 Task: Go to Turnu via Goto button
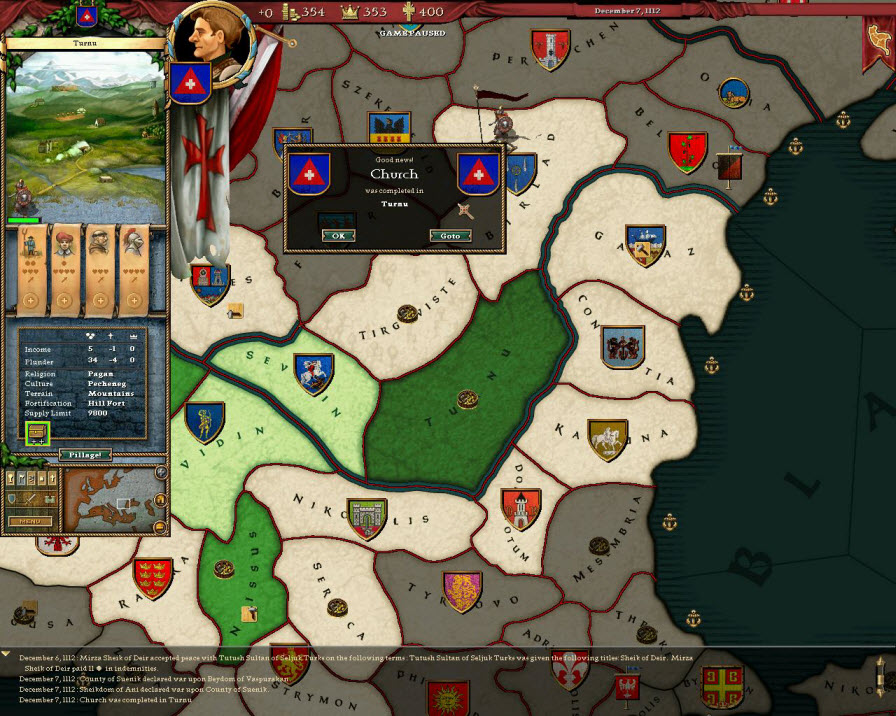click(x=450, y=236)
